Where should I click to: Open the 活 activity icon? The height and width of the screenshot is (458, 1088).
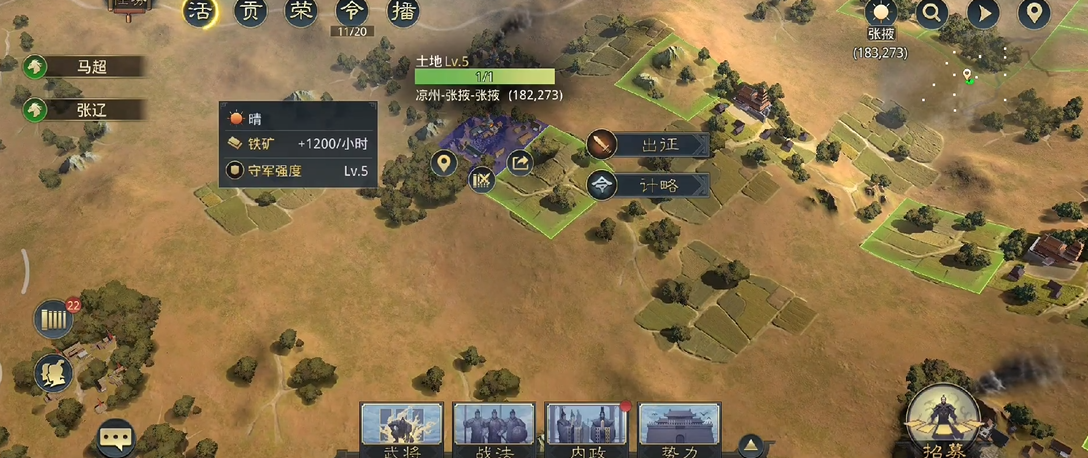(203, 12)
